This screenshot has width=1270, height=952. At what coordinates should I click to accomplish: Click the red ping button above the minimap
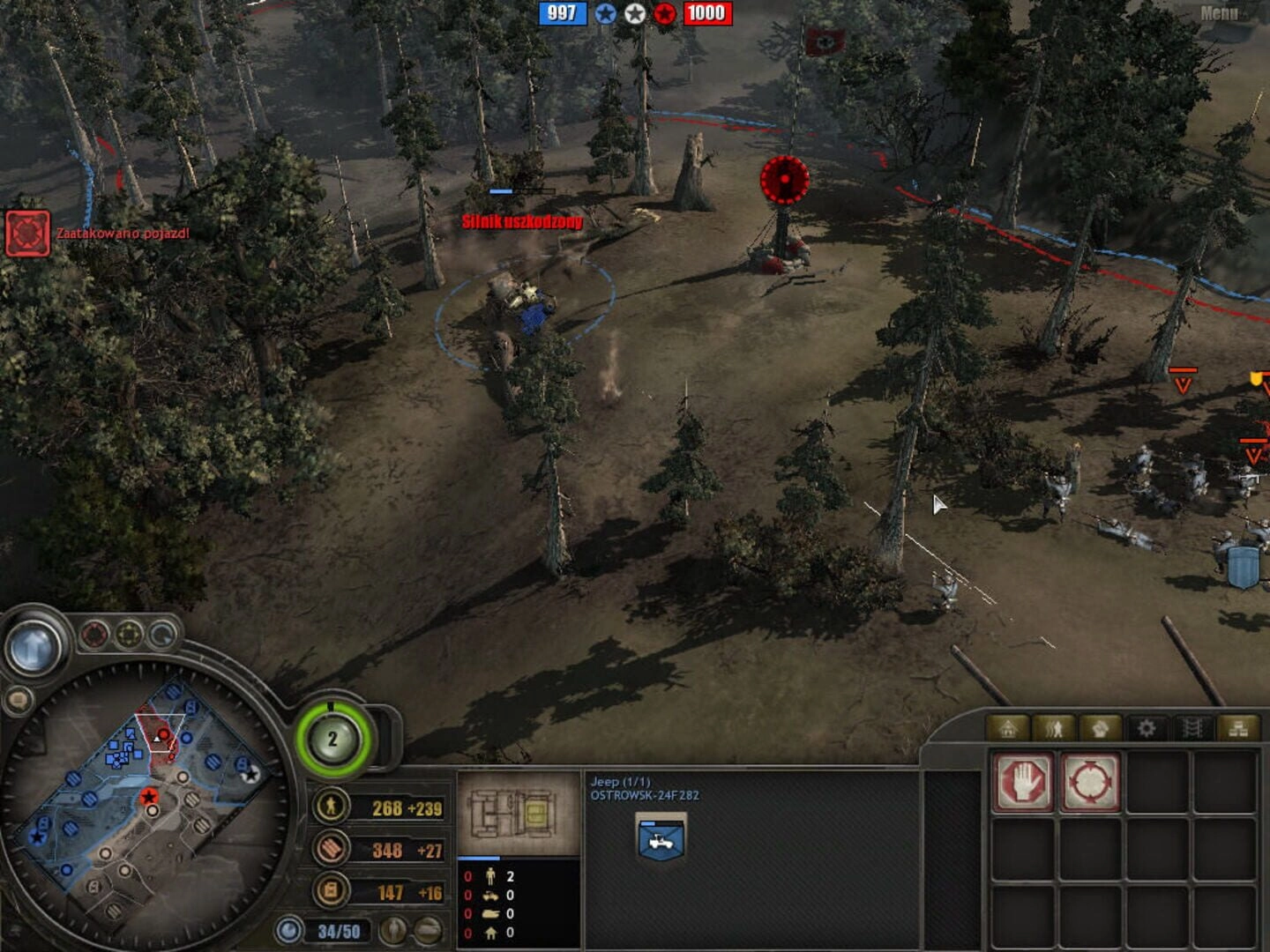(x=94, y=634)
